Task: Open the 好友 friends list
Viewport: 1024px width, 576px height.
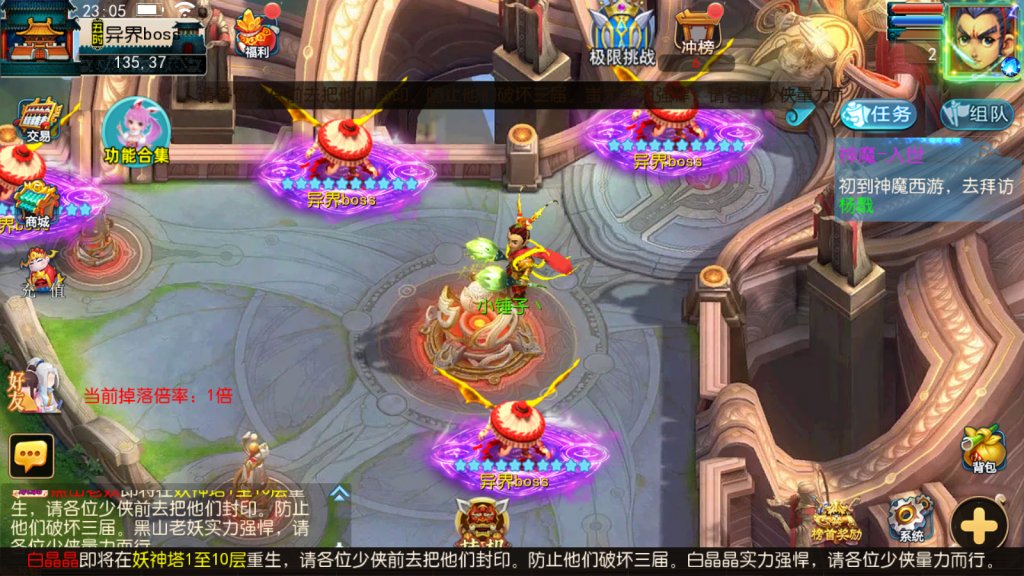Action: coord(38,386)
